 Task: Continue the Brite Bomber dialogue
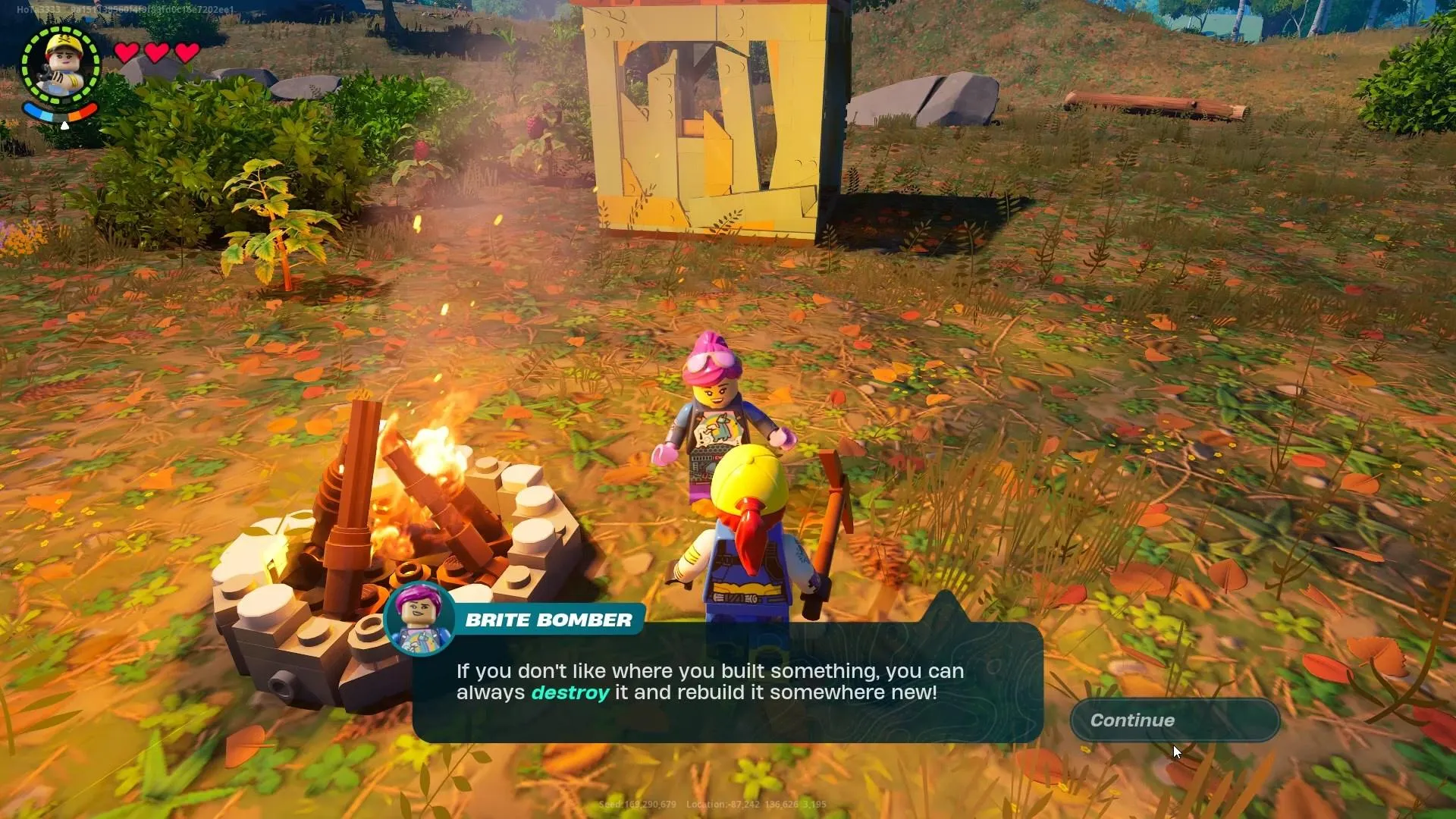1174,720
